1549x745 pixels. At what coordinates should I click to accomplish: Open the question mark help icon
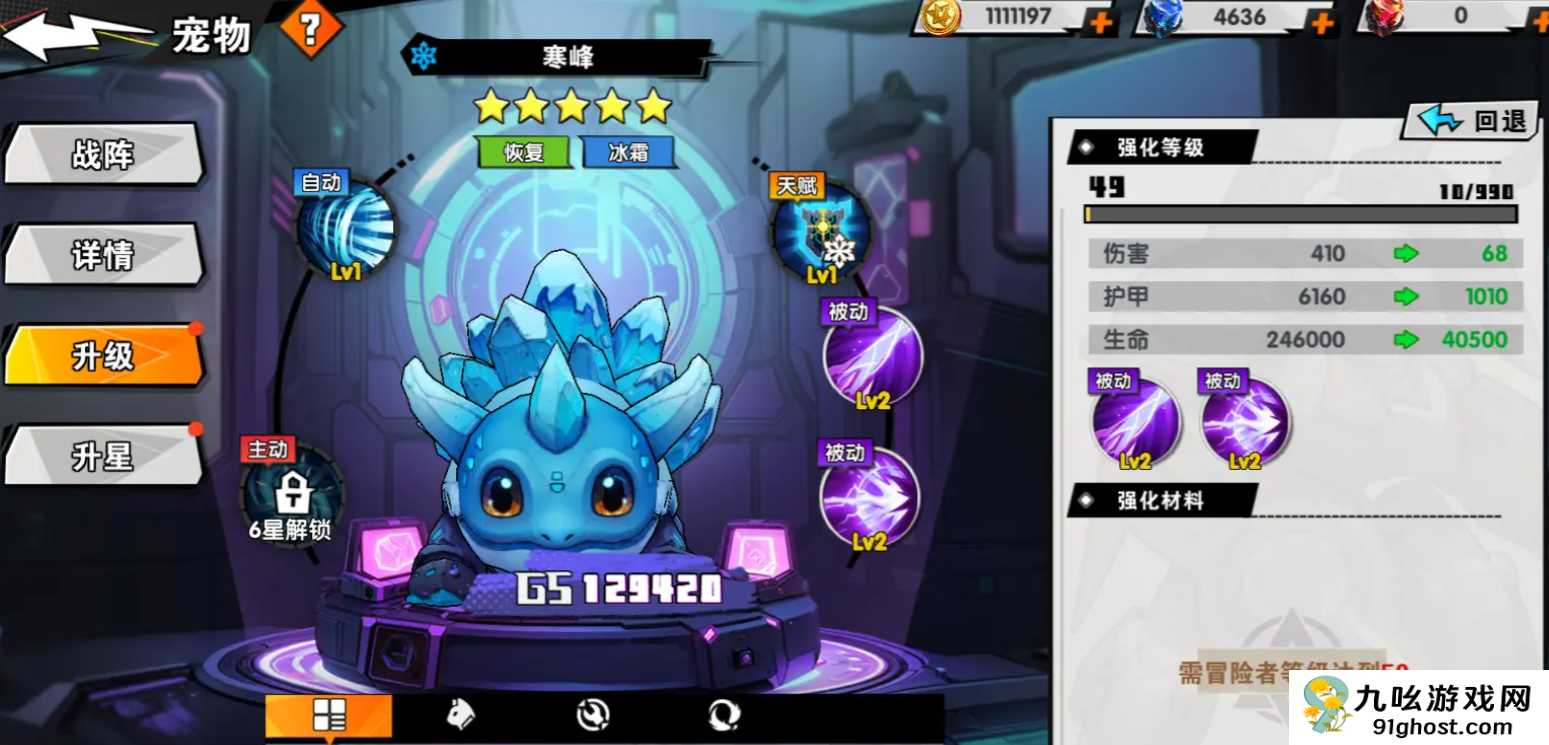pyautogui.click(x=312, y=26)
